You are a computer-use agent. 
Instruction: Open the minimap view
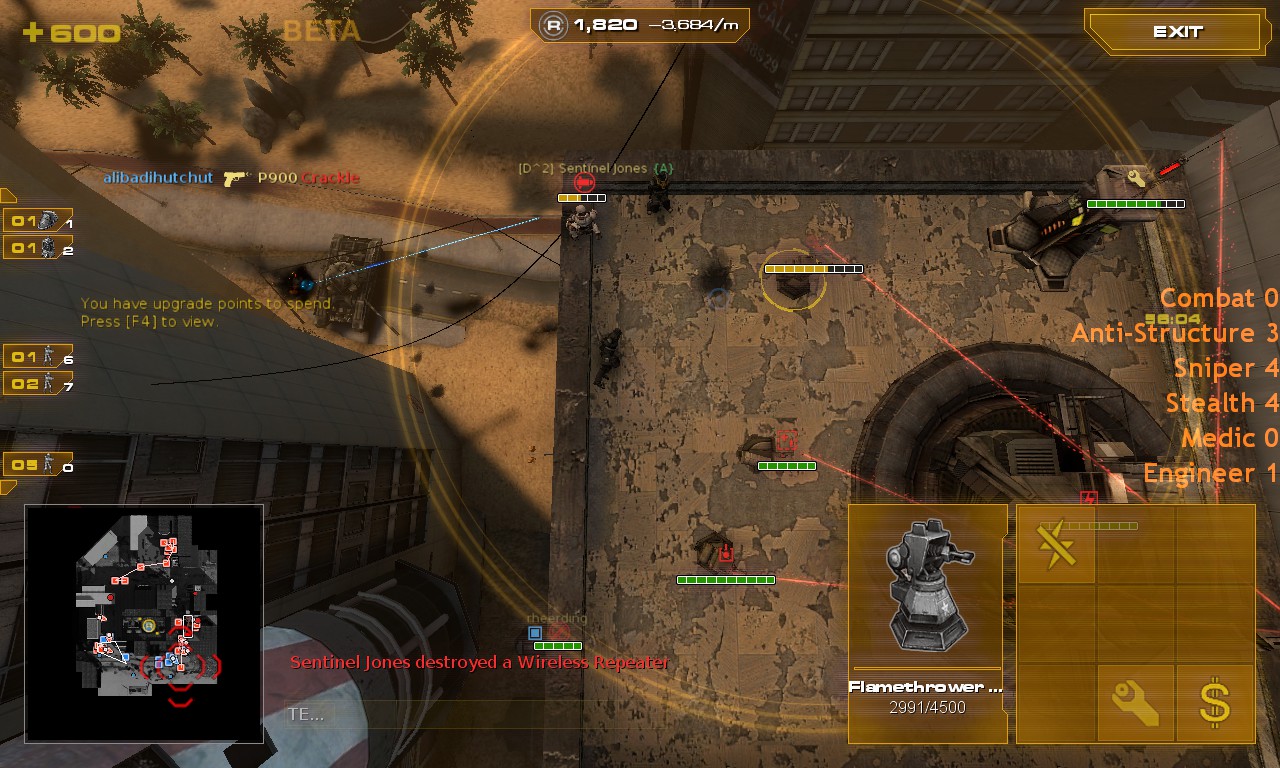click(144, 623)
